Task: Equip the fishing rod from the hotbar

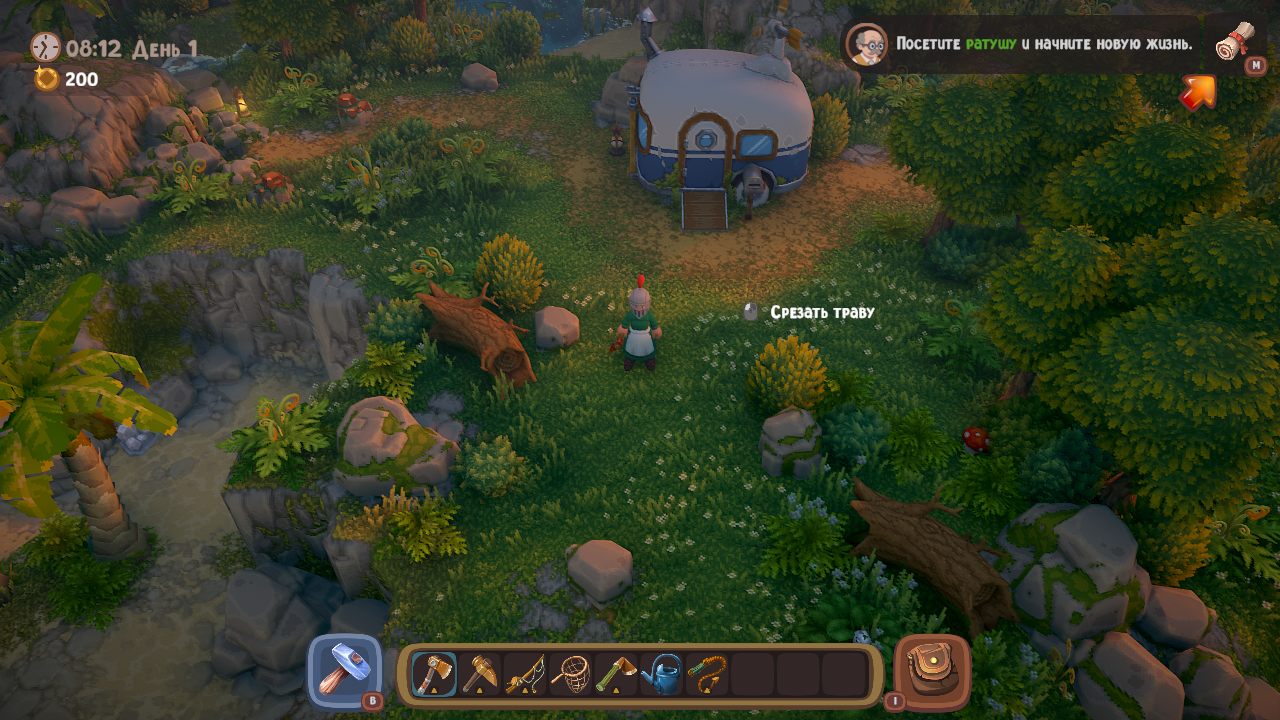Action: [525, 675]
